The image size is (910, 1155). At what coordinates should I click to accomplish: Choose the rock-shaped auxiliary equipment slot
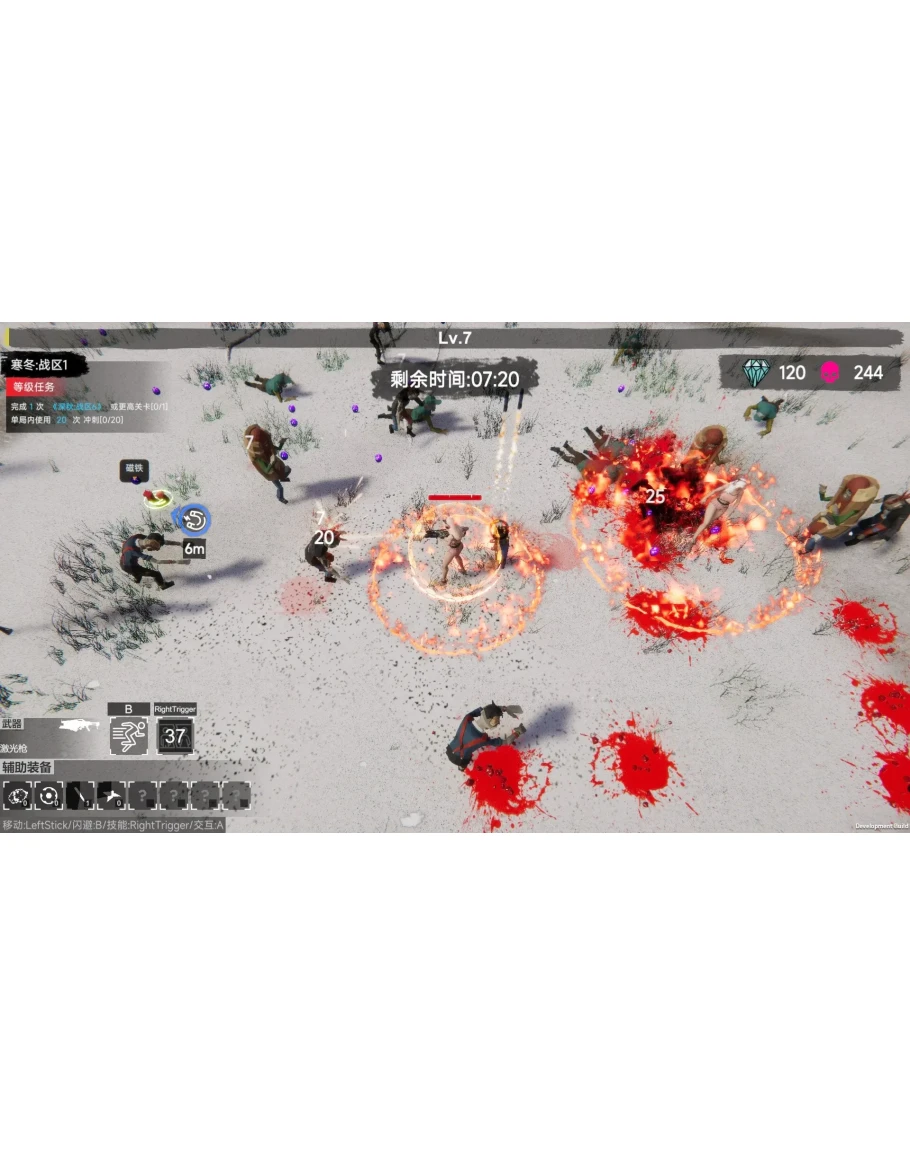click(x=17, y=796)
